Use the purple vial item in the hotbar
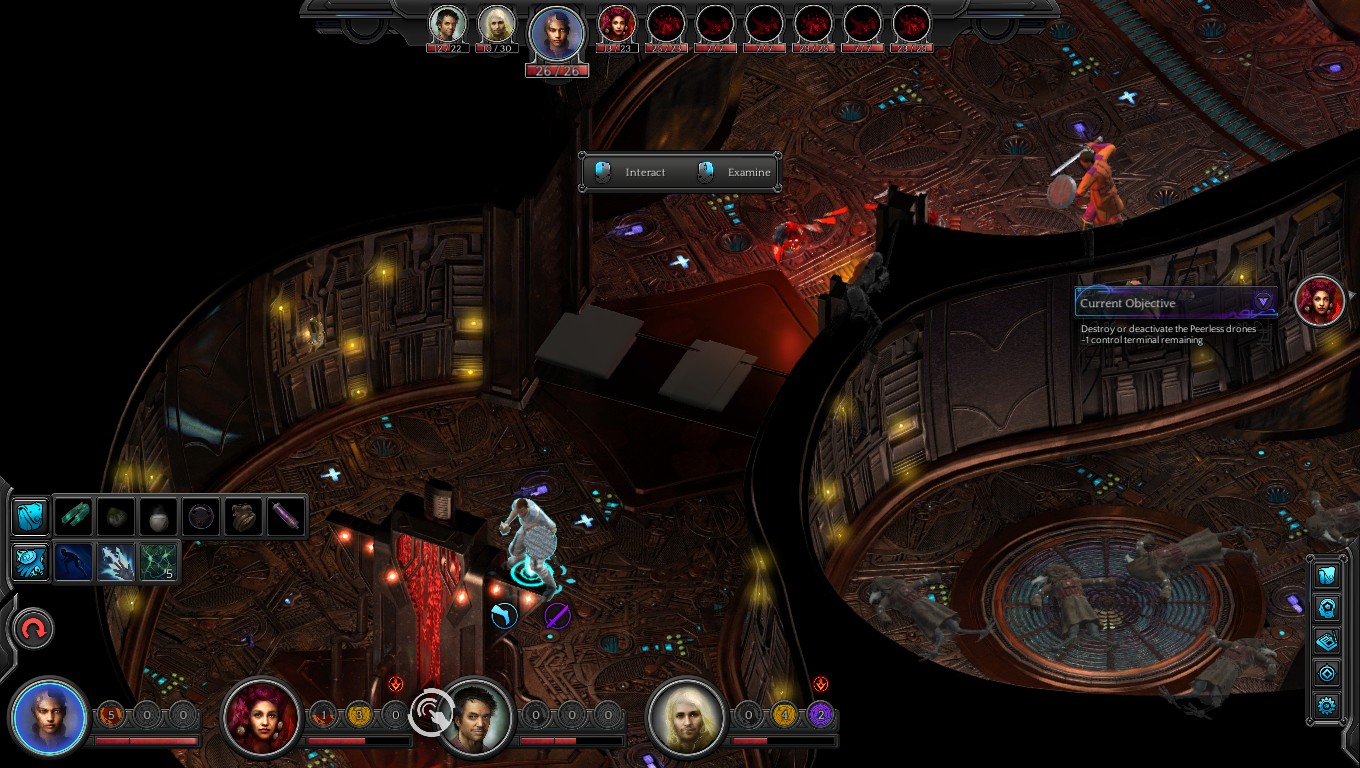The width and height of the screenshot is (1360, 768). click(285, 516)
